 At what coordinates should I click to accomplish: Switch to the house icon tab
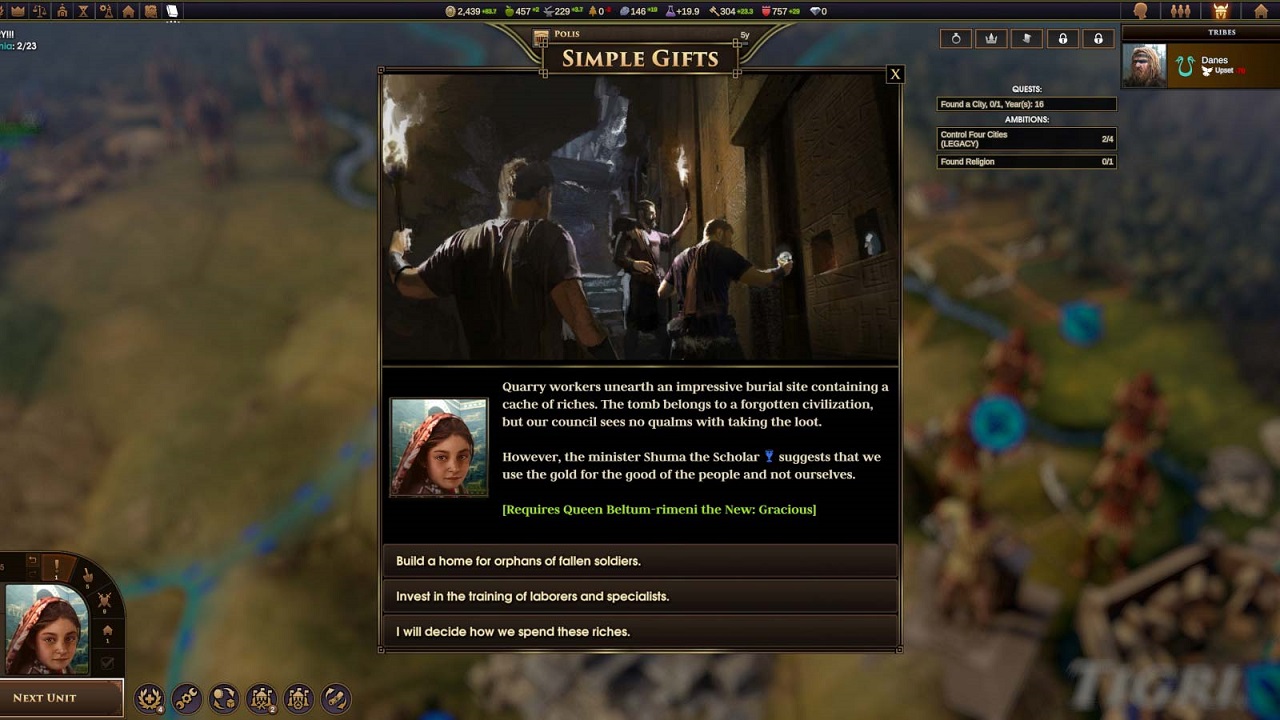point(1261,11)
